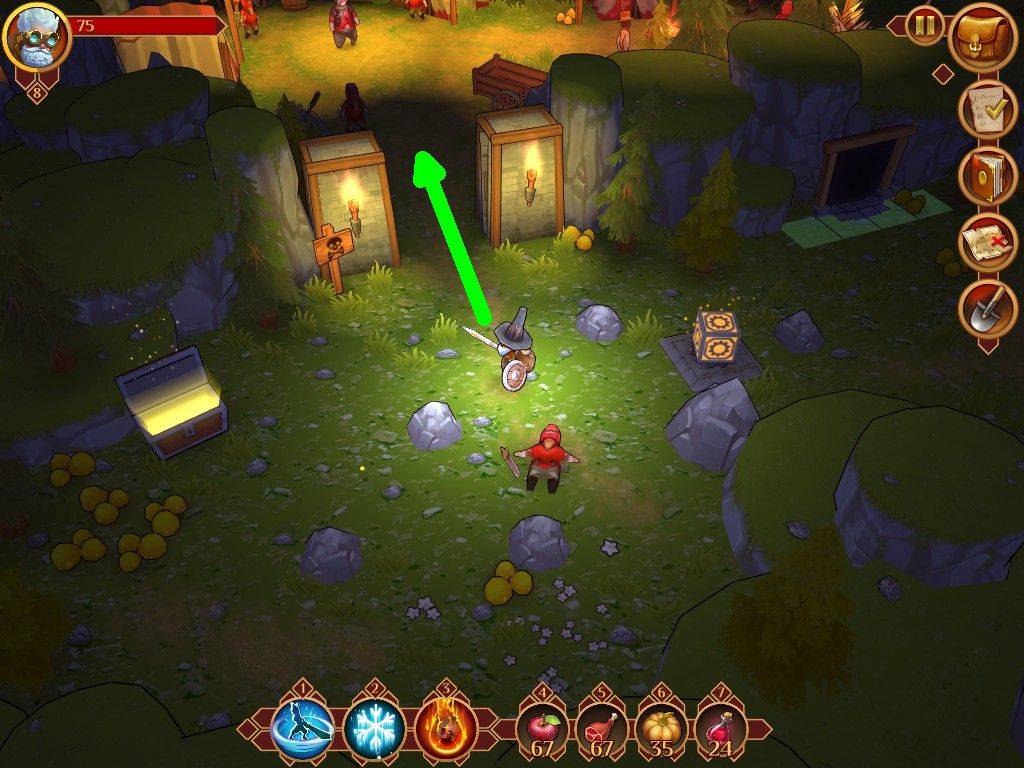Cast the fire spell

click(446, 729)
